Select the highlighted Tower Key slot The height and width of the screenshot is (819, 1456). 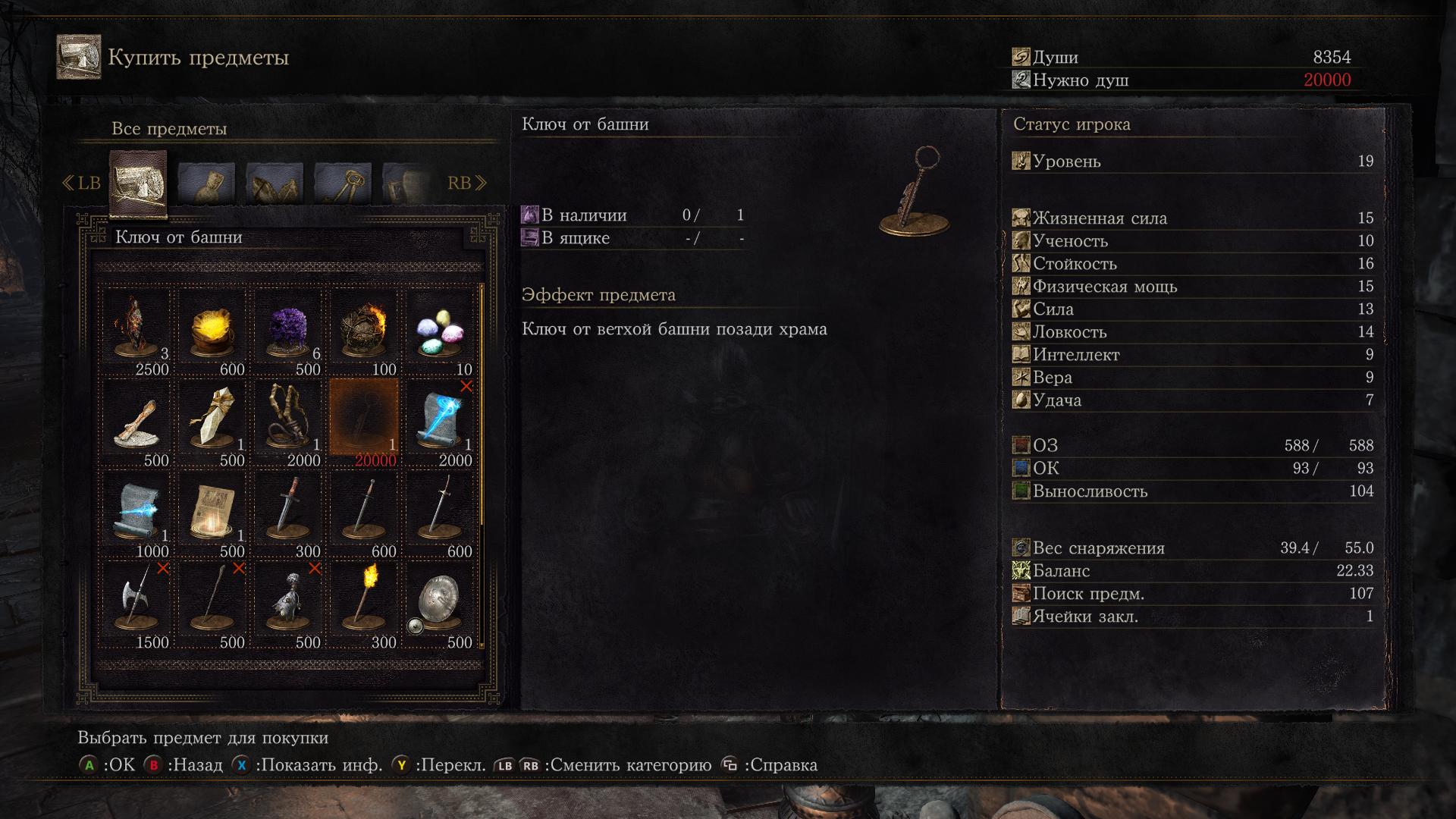(x=364, y=422)
